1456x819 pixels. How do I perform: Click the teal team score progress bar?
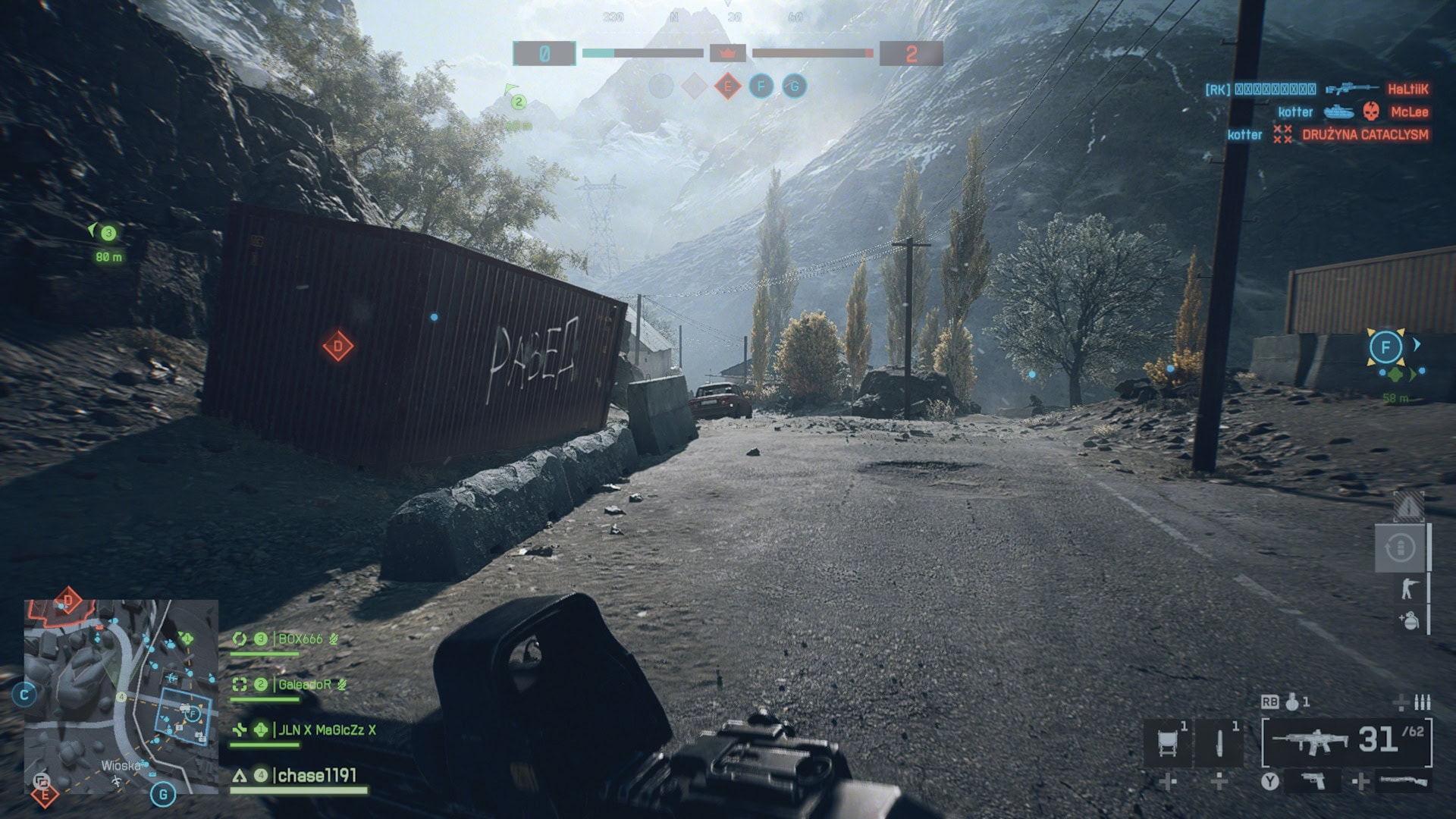(598, 52)
